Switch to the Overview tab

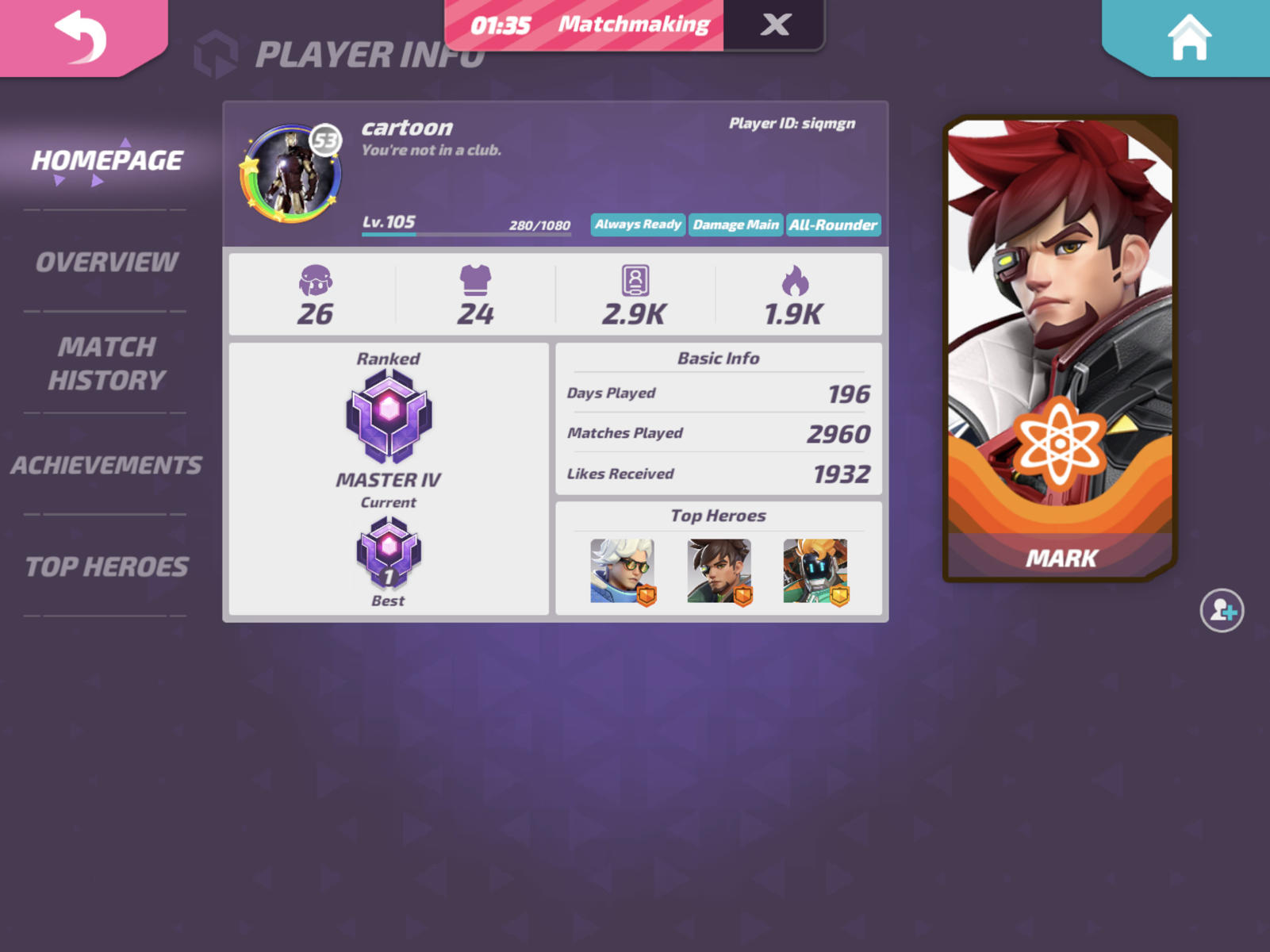tap(107, 260)
